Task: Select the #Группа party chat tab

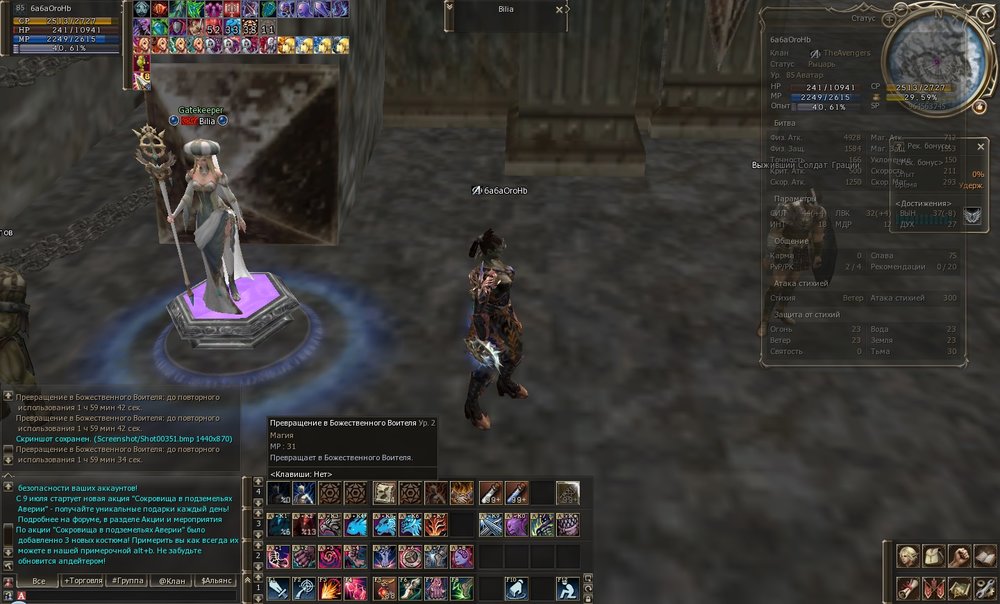Action: point(127,580)
